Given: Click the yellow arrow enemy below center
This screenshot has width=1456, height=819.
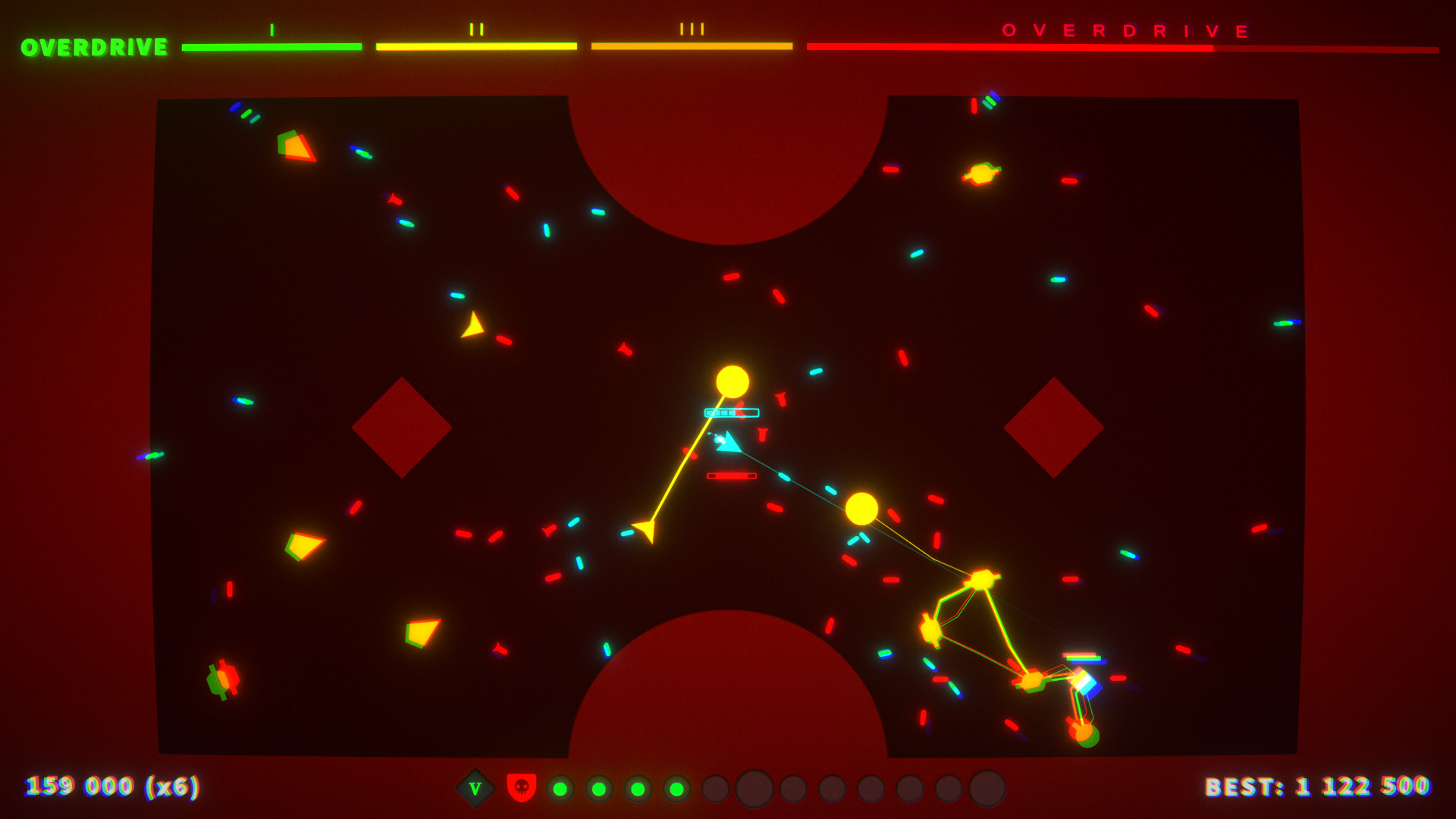Looking at the screenshot, I should 646,531.
